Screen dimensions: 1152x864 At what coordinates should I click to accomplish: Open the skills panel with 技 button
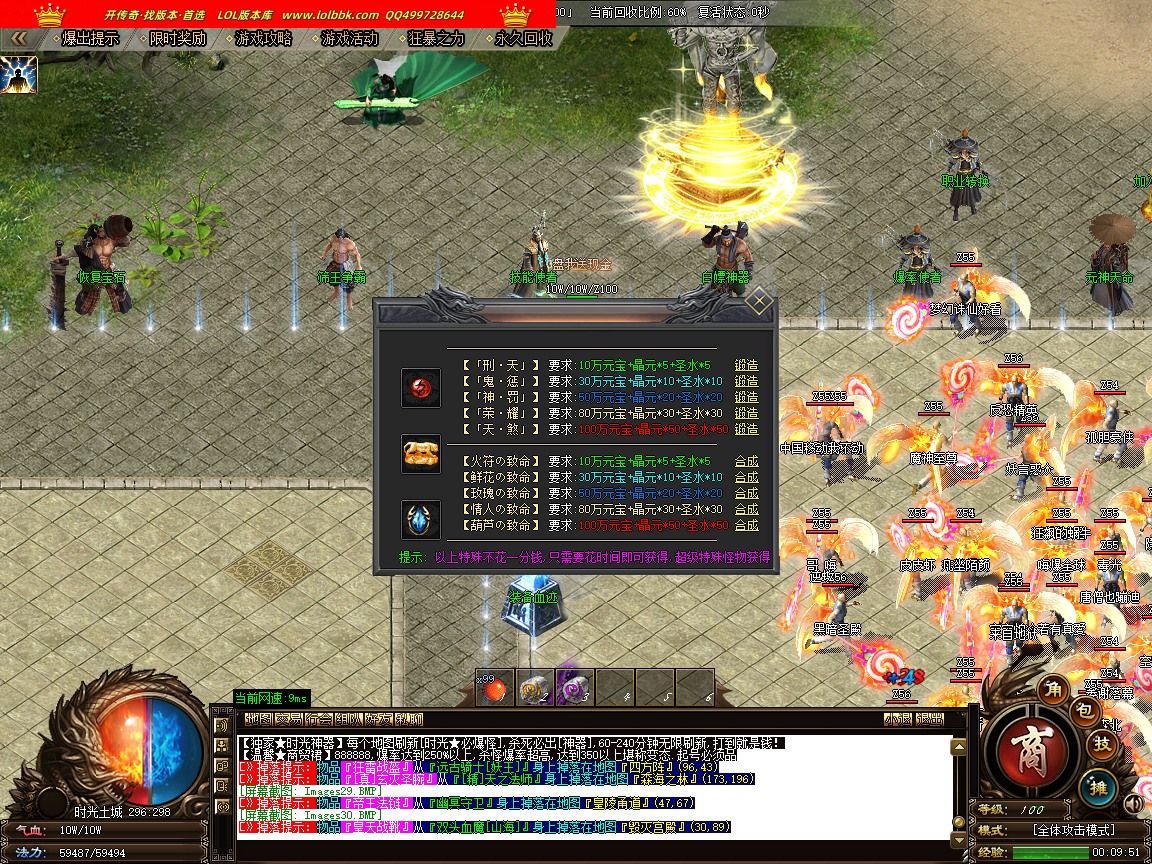pos(1101,743)
